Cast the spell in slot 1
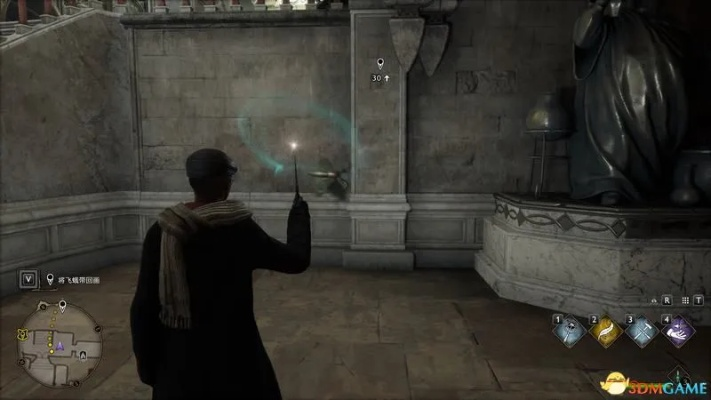The width and height of the screenshot is (711, 400). 571,332
